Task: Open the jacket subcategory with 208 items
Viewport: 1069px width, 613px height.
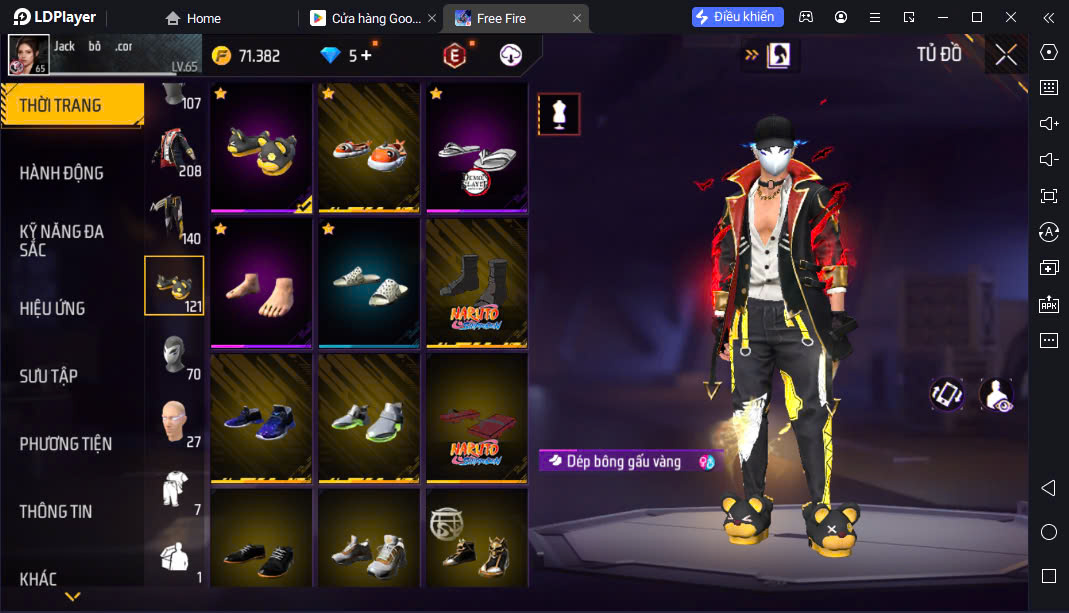Action: click(x=174, y=150)
